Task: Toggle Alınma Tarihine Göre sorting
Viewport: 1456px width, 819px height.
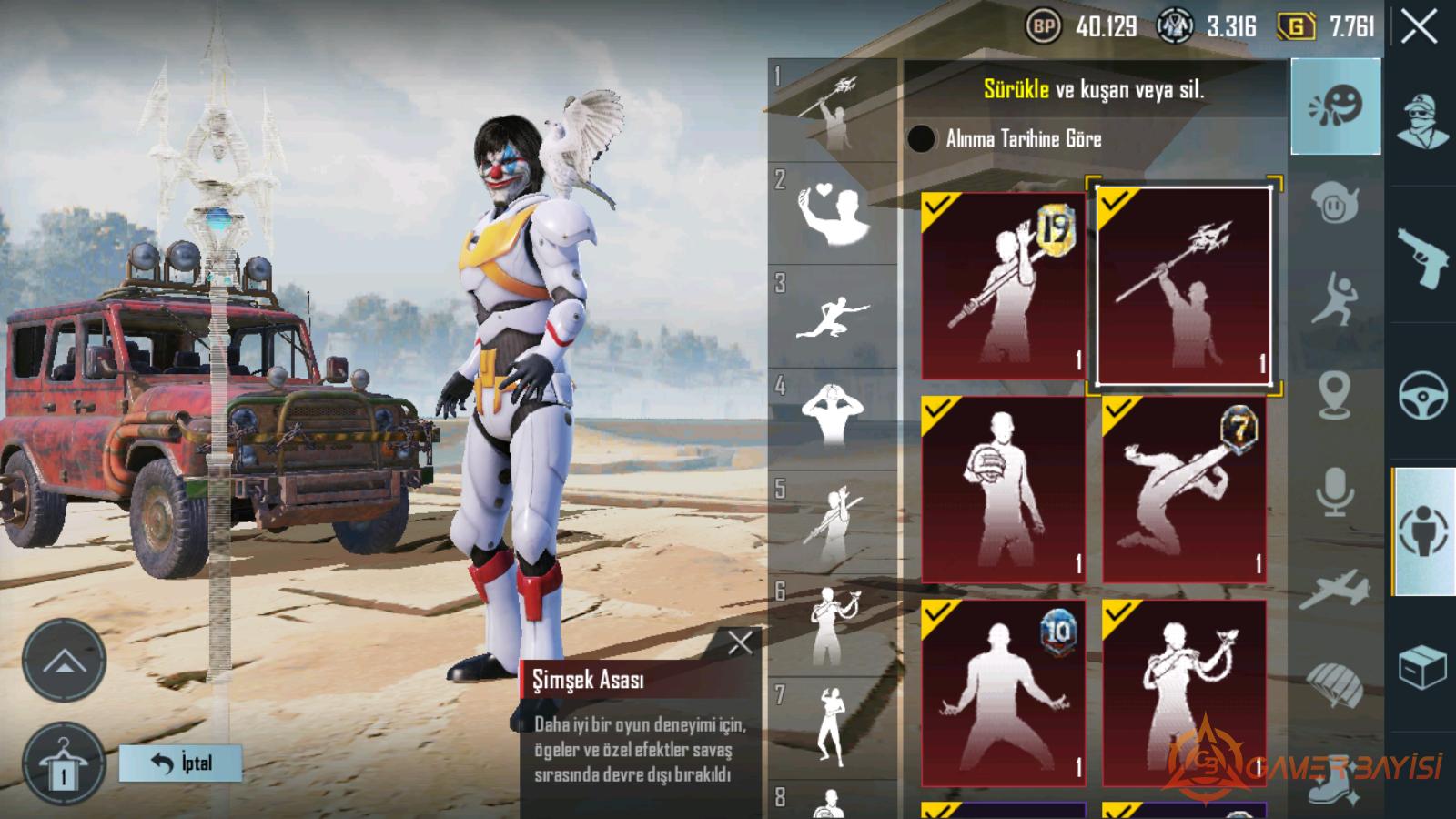Action: point(921,138)
